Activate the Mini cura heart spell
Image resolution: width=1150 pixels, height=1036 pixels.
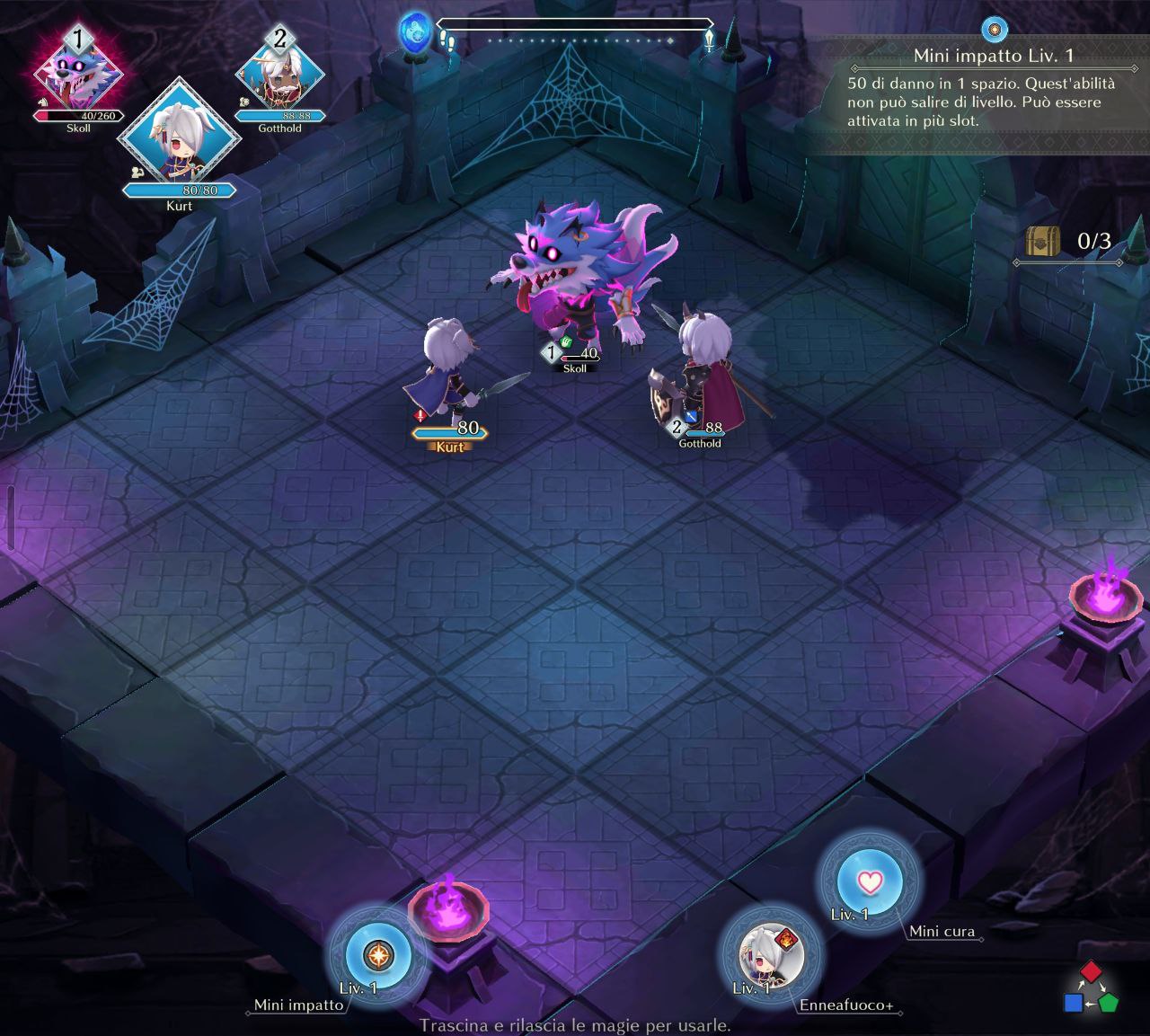869,882
